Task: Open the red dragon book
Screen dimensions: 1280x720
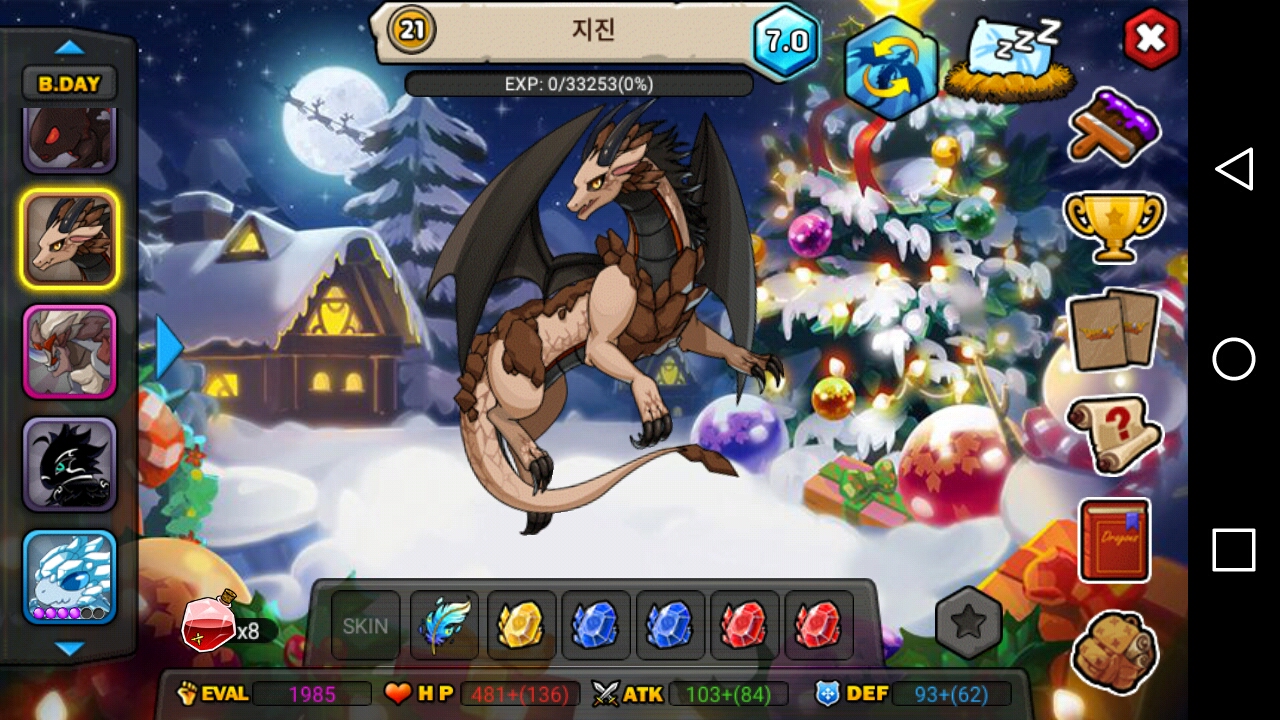Action: pyautogui.click(x=1114, y=540)
